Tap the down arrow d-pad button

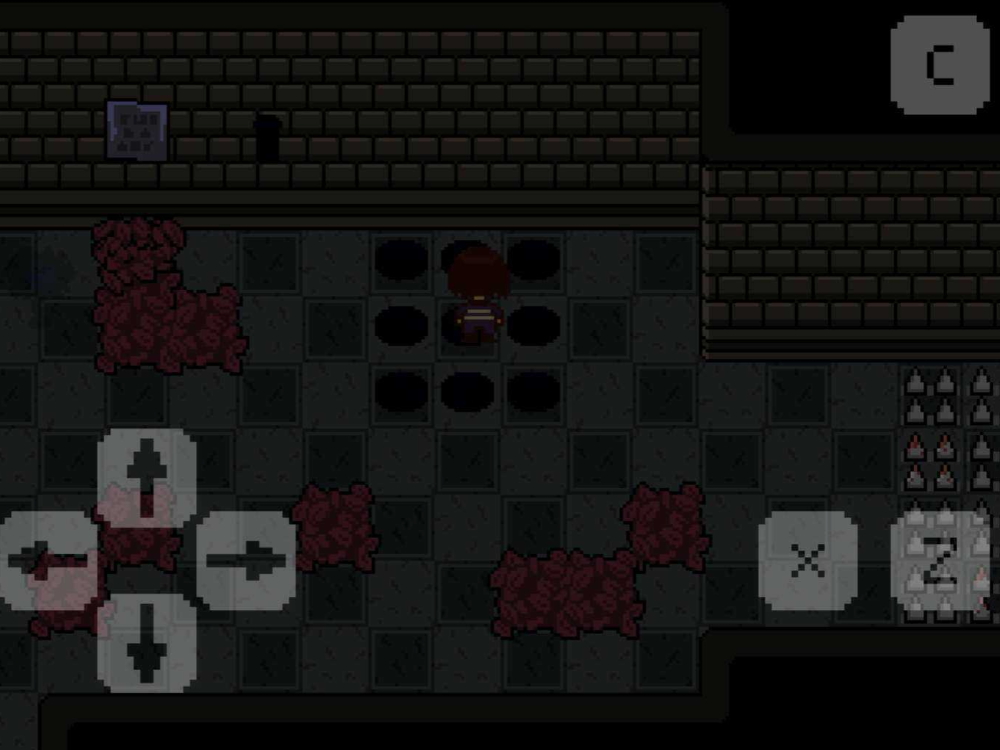click(x=147, y=643)
